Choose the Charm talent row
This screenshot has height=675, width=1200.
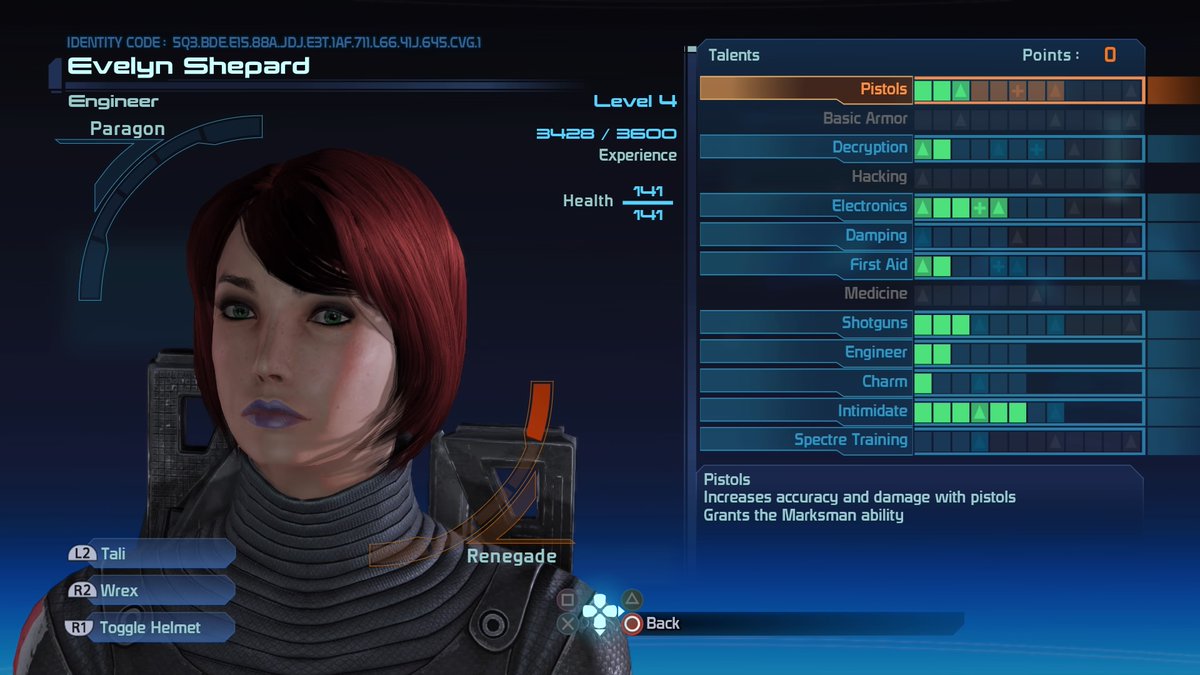click(884, 382)
